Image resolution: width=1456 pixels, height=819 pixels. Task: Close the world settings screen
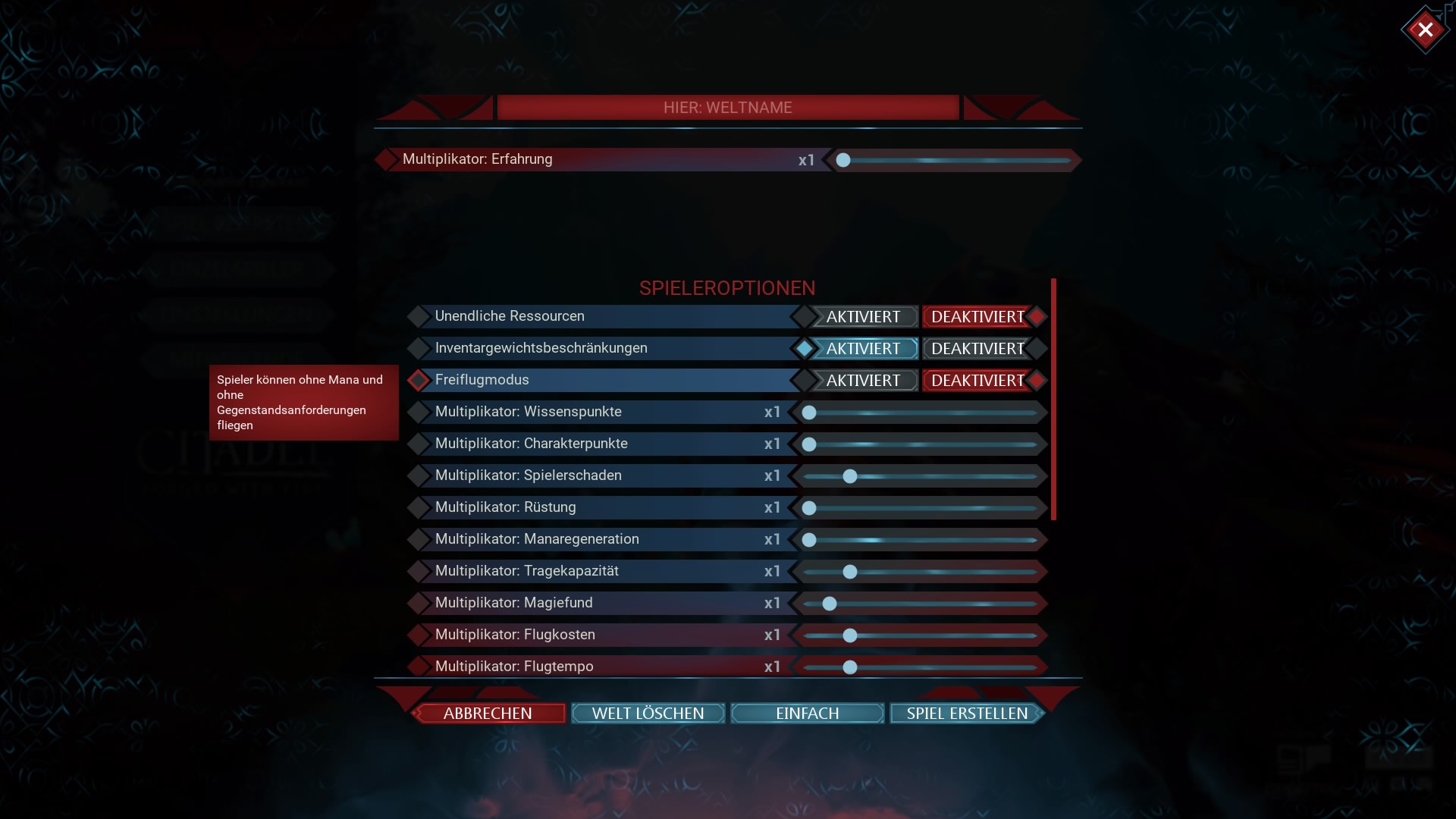1425,30
